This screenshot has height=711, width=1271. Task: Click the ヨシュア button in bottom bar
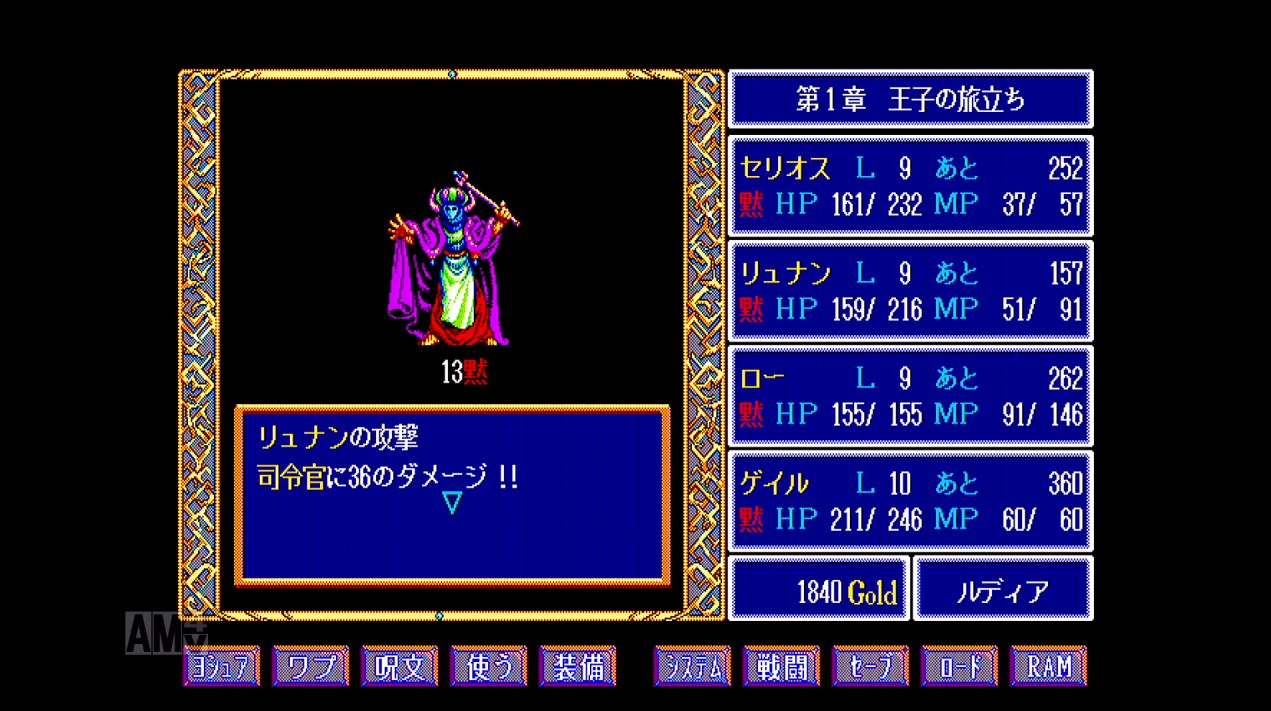[x=221, y=666]
